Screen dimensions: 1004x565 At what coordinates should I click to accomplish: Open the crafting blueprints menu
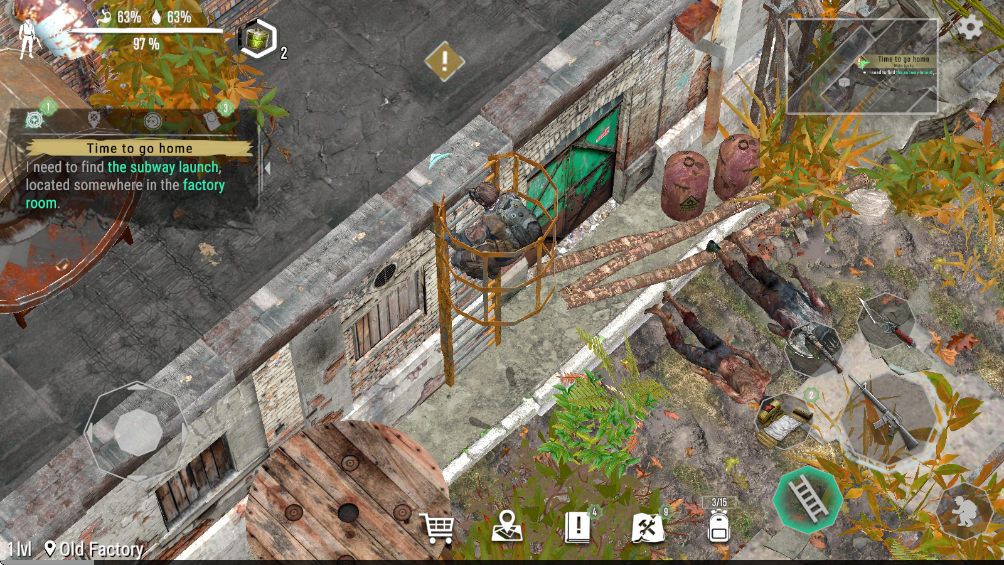click(x=648, y=526)
